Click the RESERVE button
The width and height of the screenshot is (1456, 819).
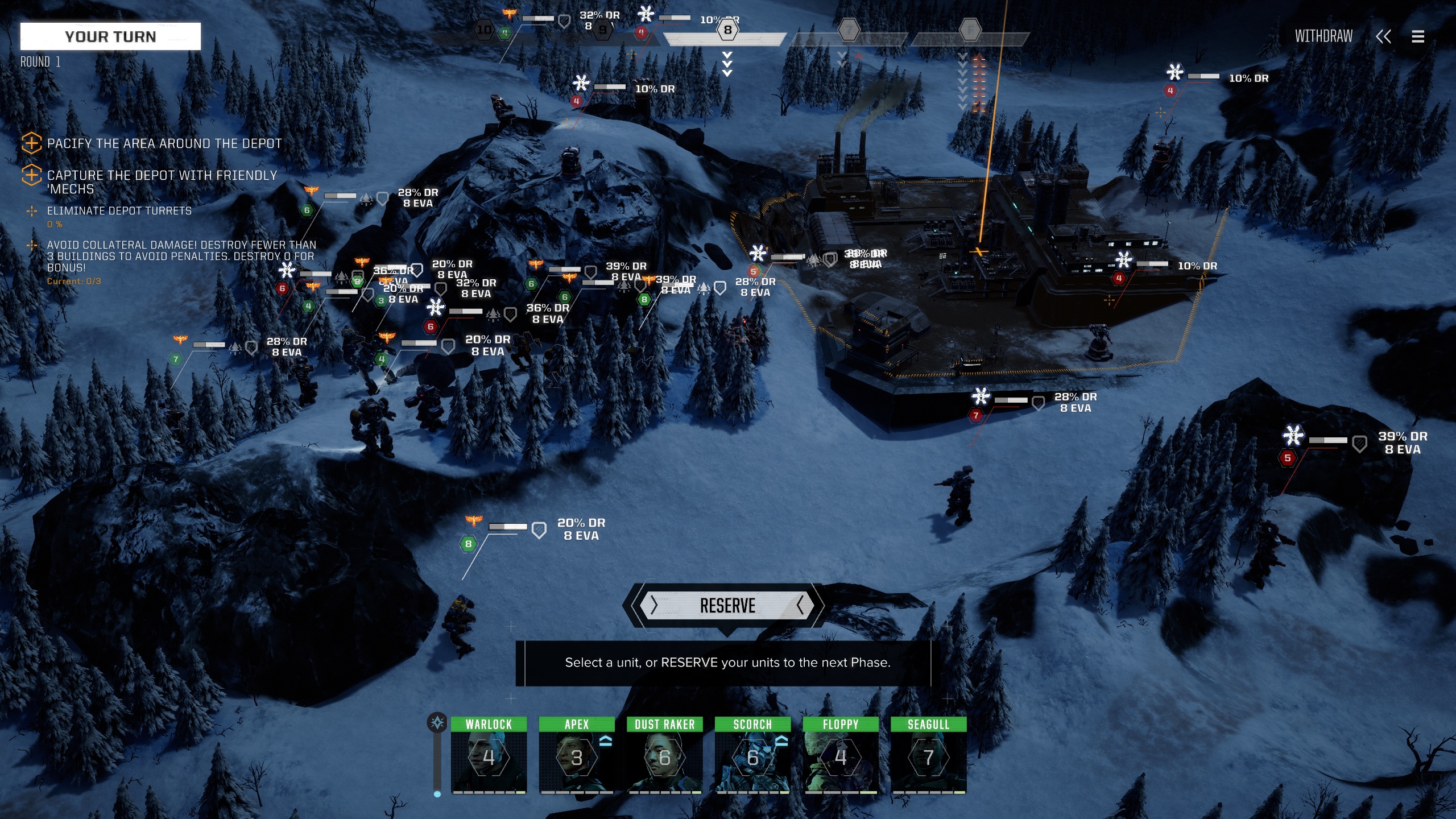pos(727,606)
